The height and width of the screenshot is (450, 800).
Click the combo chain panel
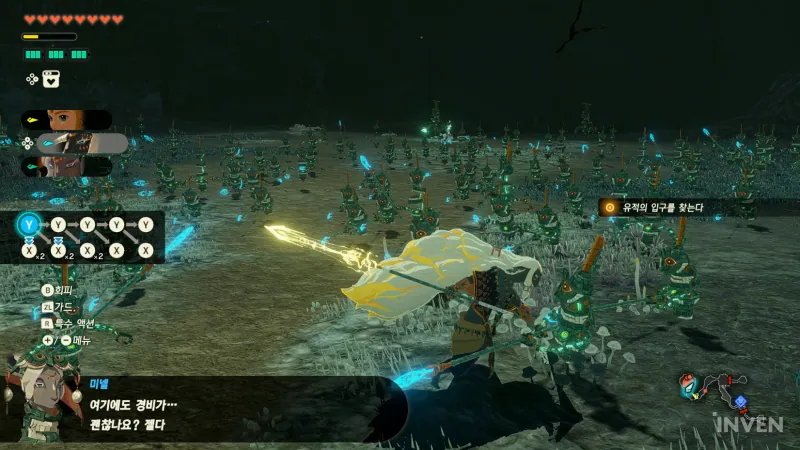[88, 237]
